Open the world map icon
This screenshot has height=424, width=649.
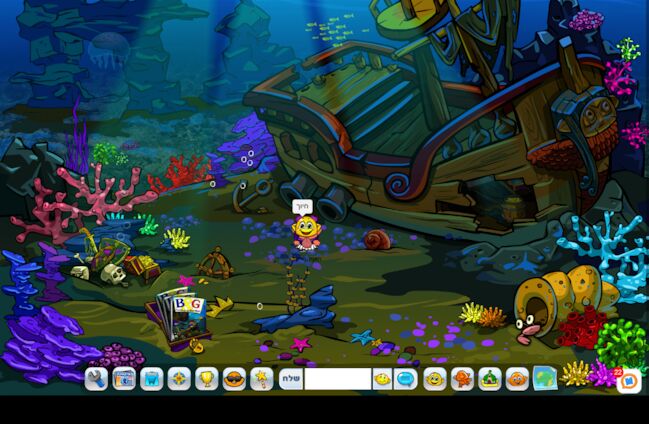pyautogui.click(x=544, y=379)
